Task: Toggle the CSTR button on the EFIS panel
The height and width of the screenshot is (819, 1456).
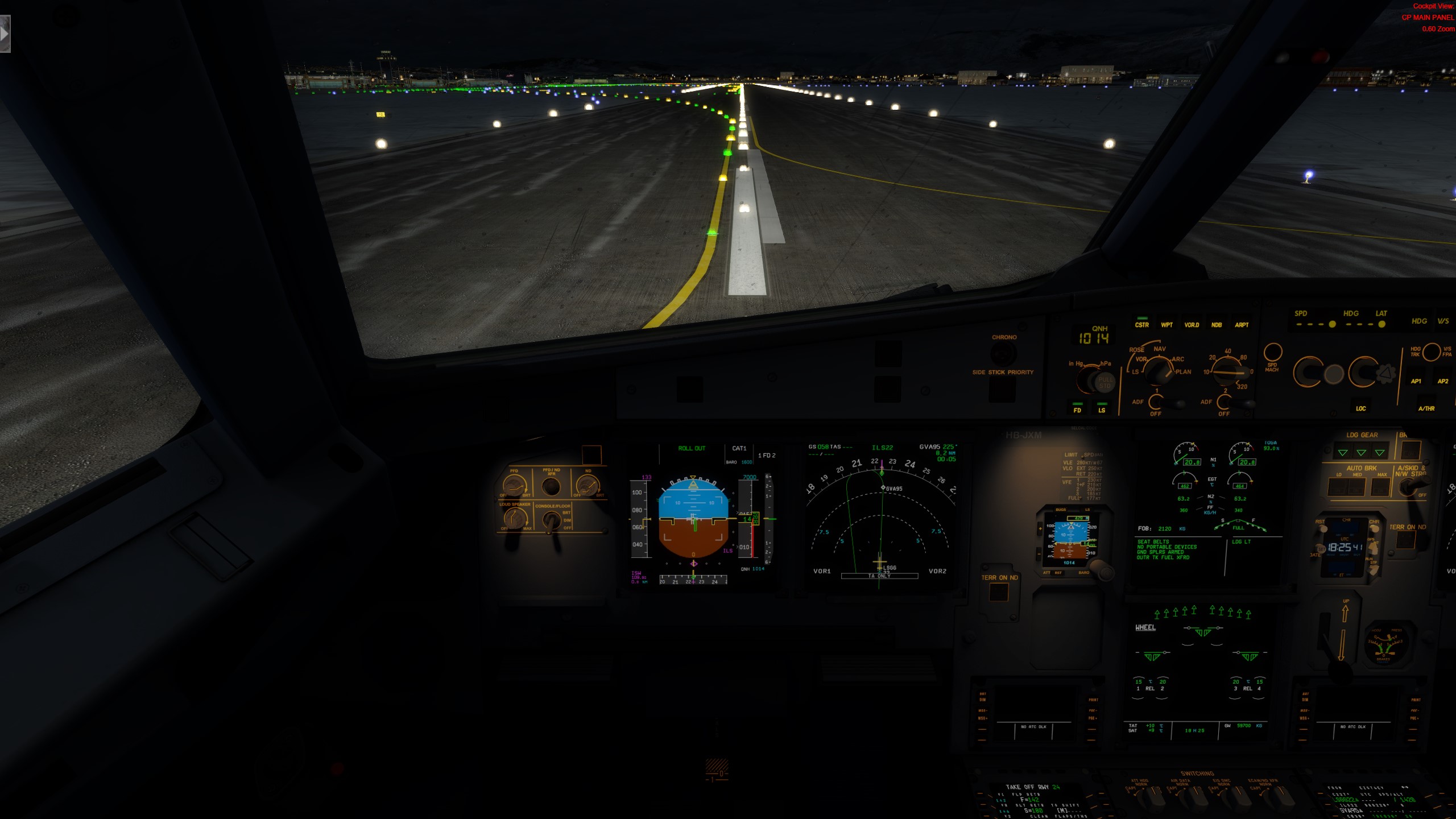Action: [x=1141, y=325]
